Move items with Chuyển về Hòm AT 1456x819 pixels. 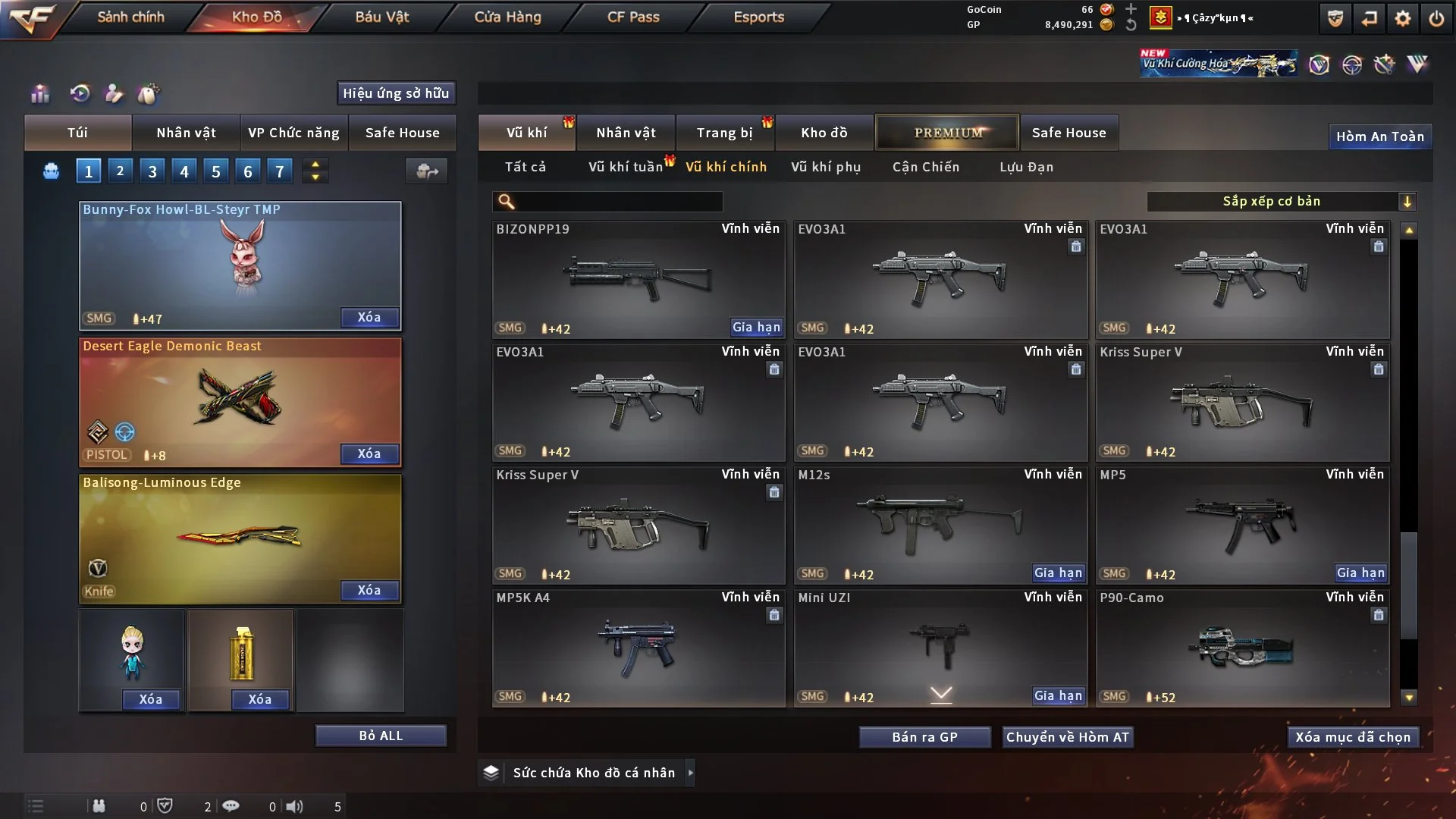click(x=1067, y=737)
